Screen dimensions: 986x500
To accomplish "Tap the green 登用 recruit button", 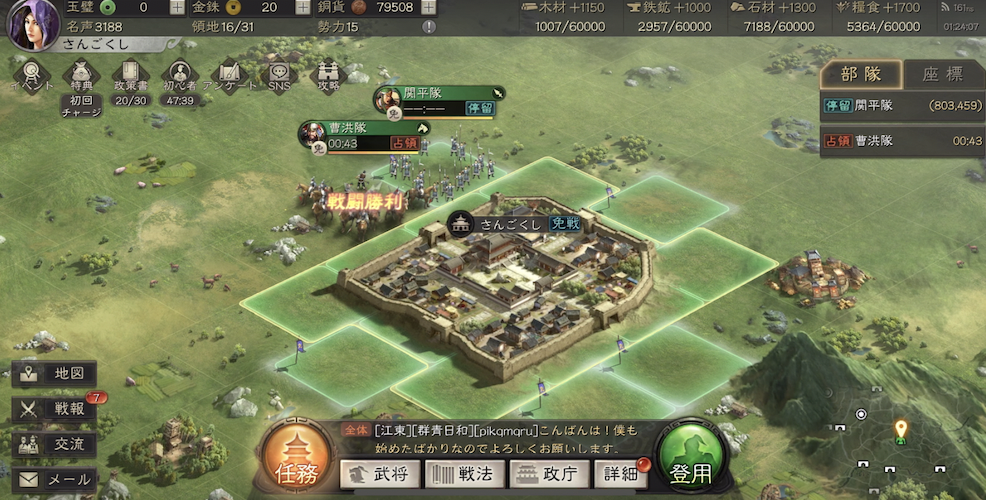I will (x=691, y=462).
